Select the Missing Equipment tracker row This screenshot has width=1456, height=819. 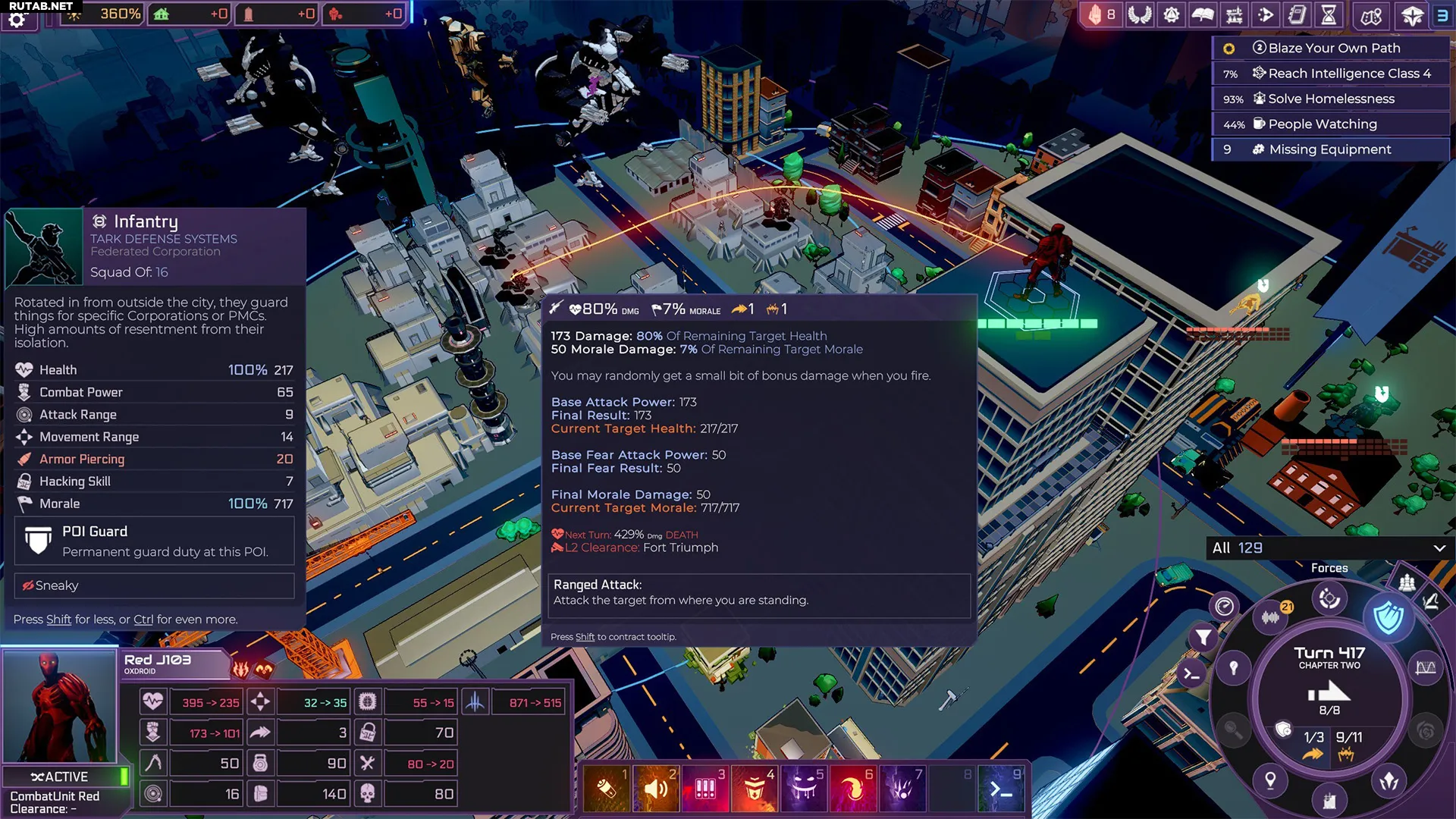point(1329,149)
